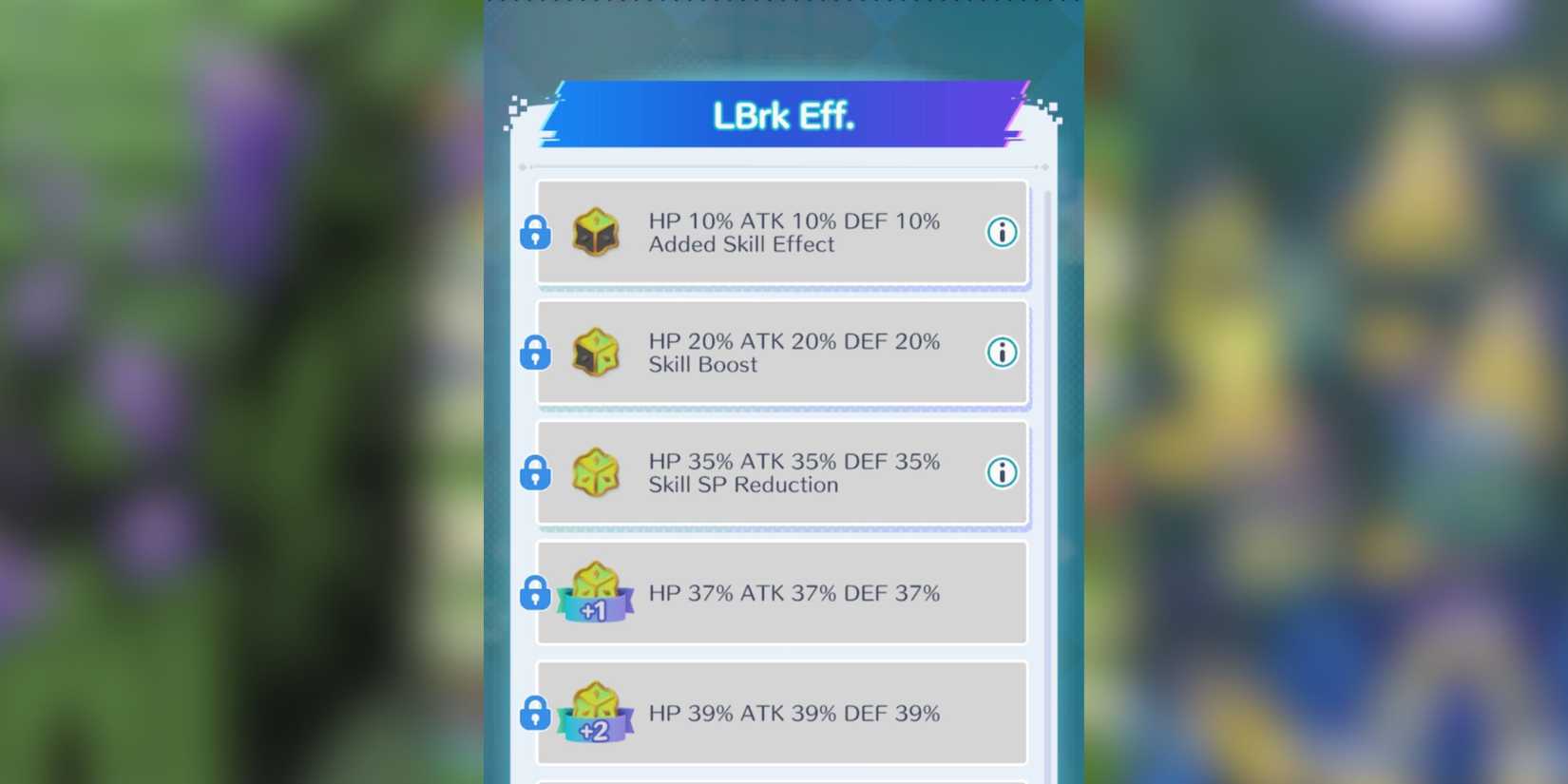Click the LBrk Eff. header banner

coord(784,116)
